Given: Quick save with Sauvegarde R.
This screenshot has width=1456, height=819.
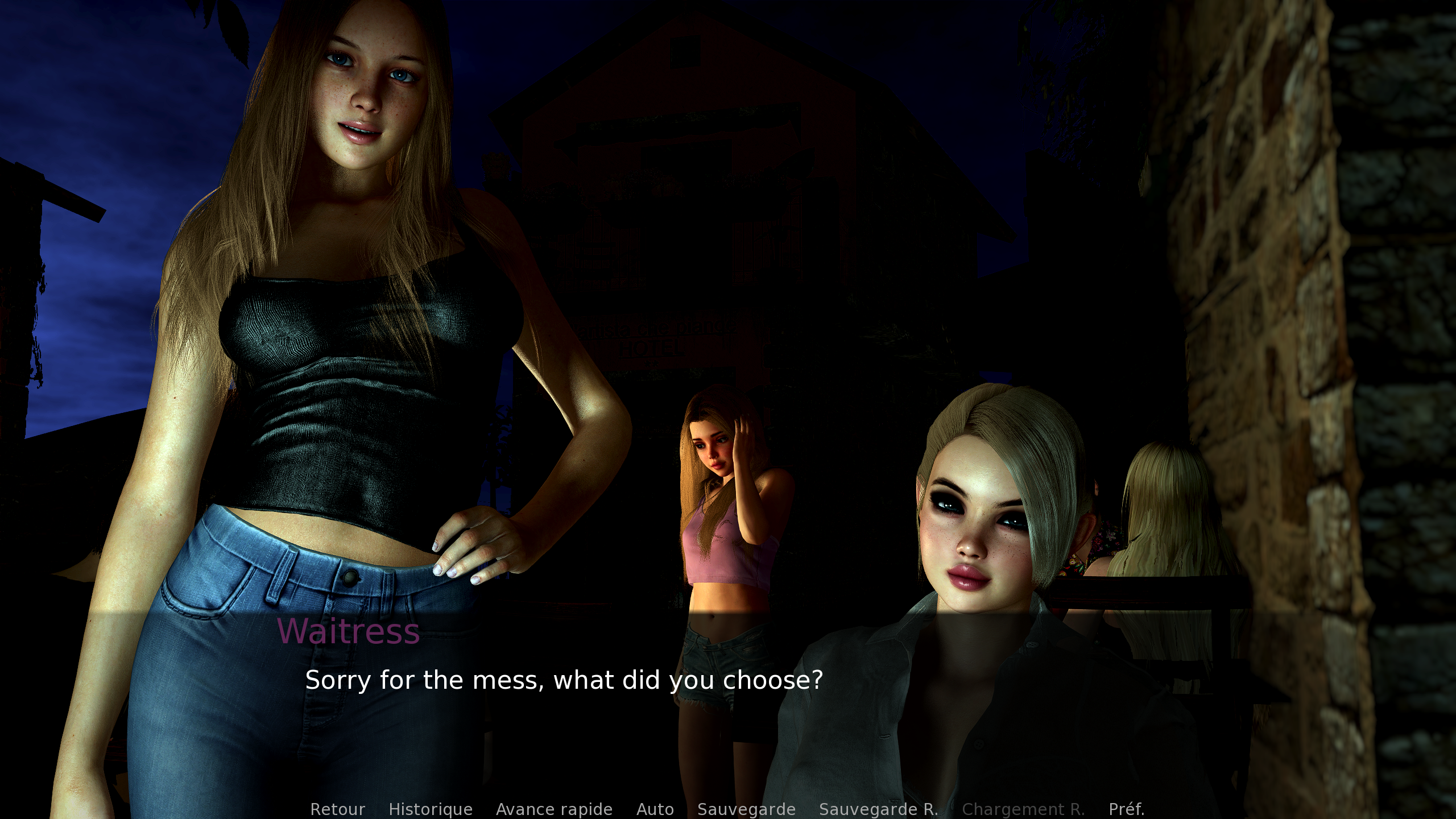Looking at the screenshot, I should tap(878, 809).
